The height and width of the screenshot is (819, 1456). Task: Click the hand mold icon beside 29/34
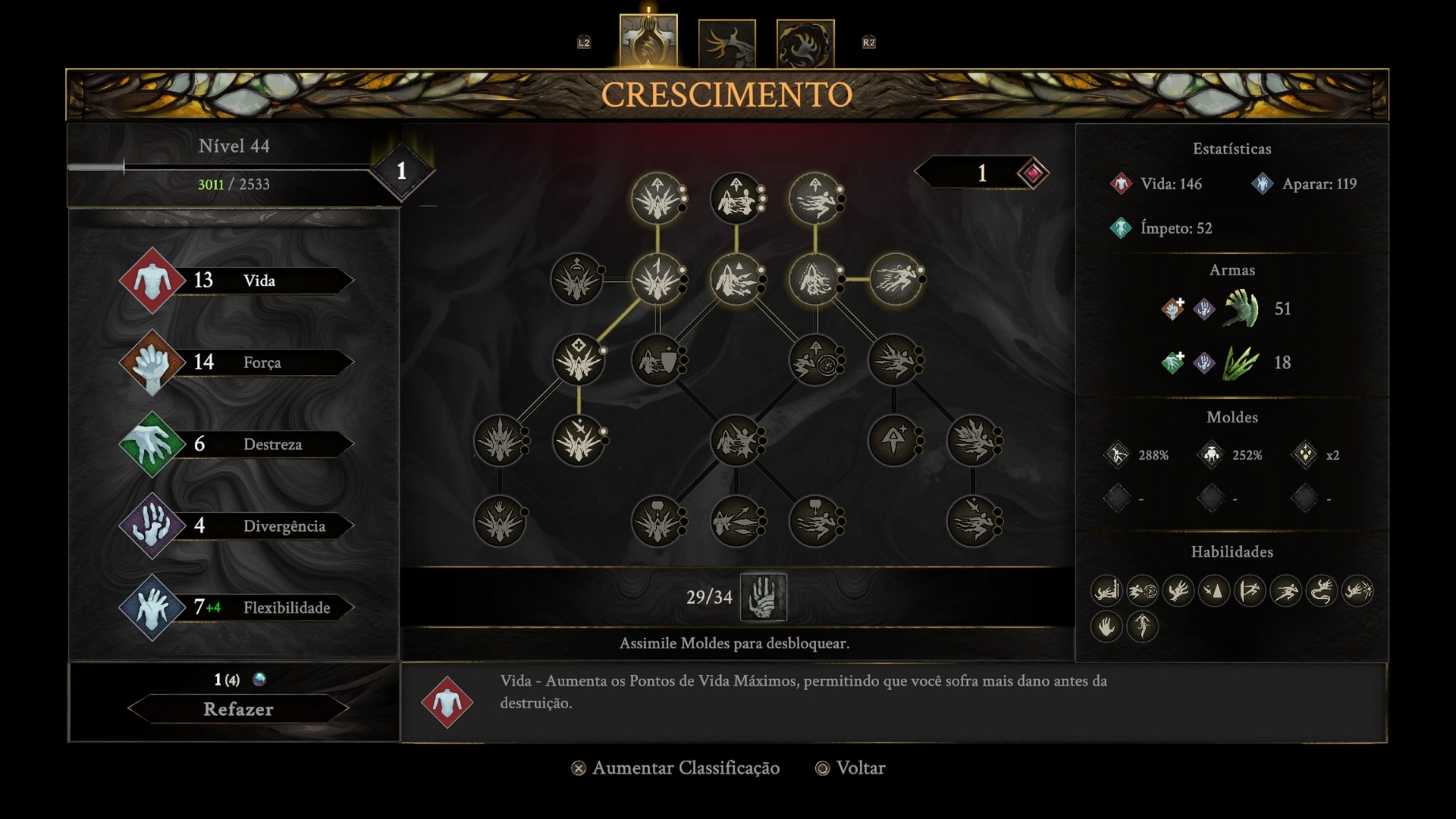763,597
